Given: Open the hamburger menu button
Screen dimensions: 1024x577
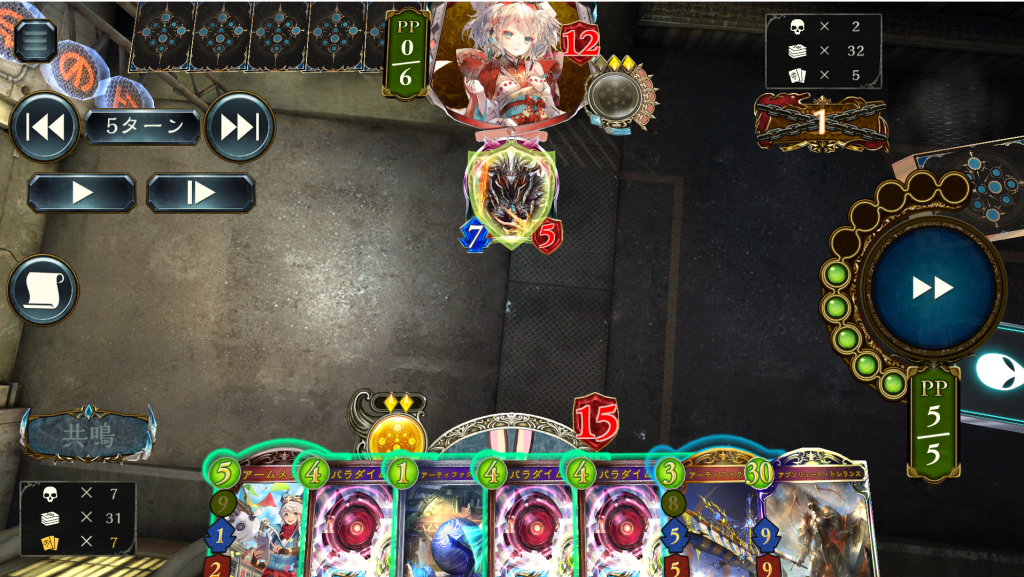Looking at the screenshot, I should tap(36, 39).
